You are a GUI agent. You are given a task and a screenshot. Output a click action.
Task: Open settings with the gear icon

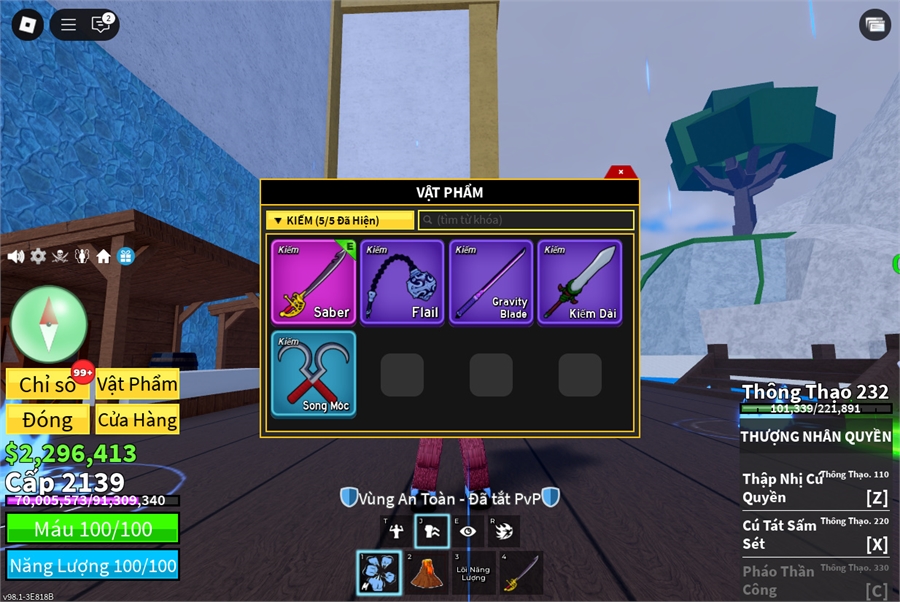point(38,257)
